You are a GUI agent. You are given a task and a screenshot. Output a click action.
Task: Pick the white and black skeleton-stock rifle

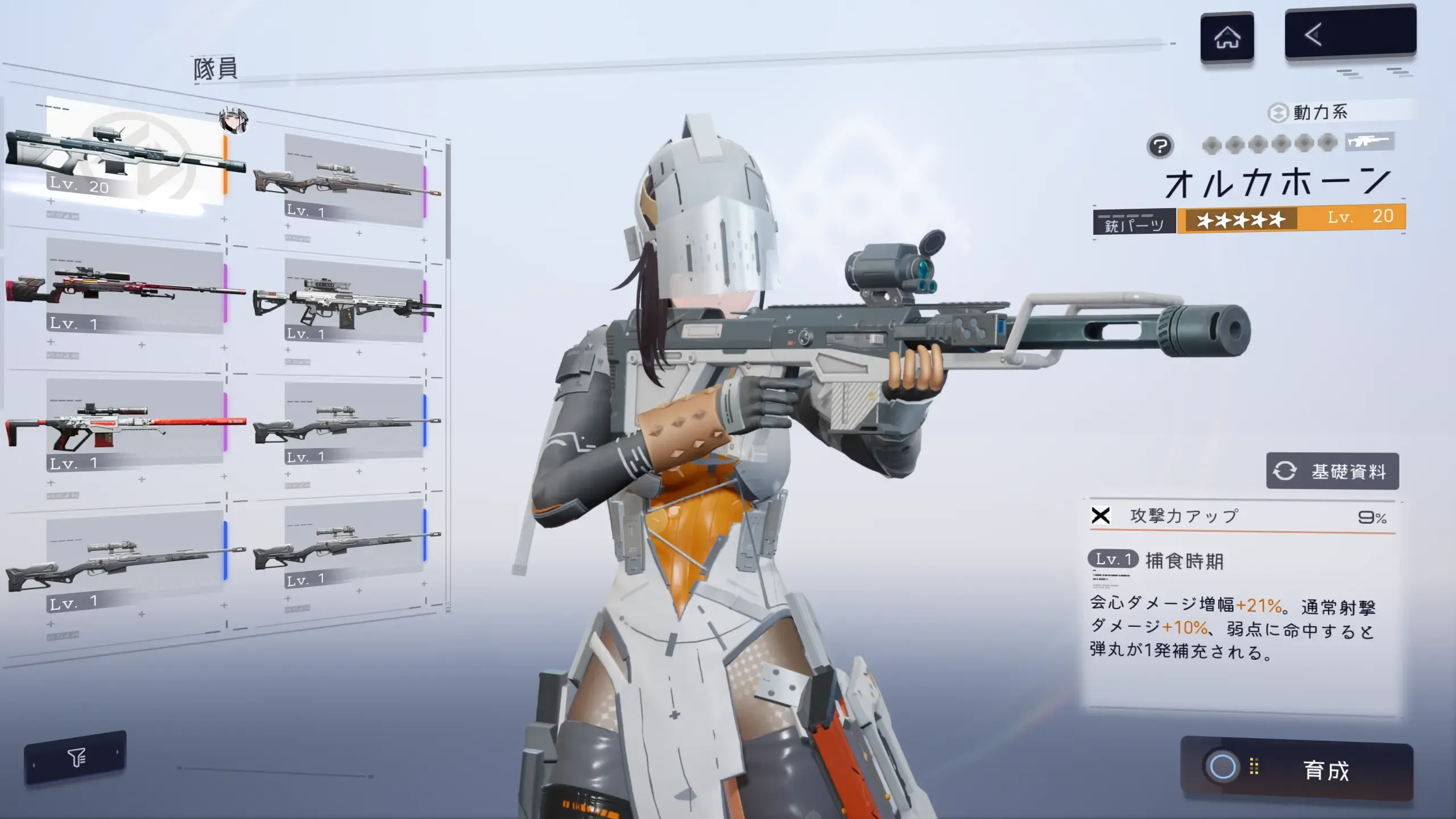348,301
